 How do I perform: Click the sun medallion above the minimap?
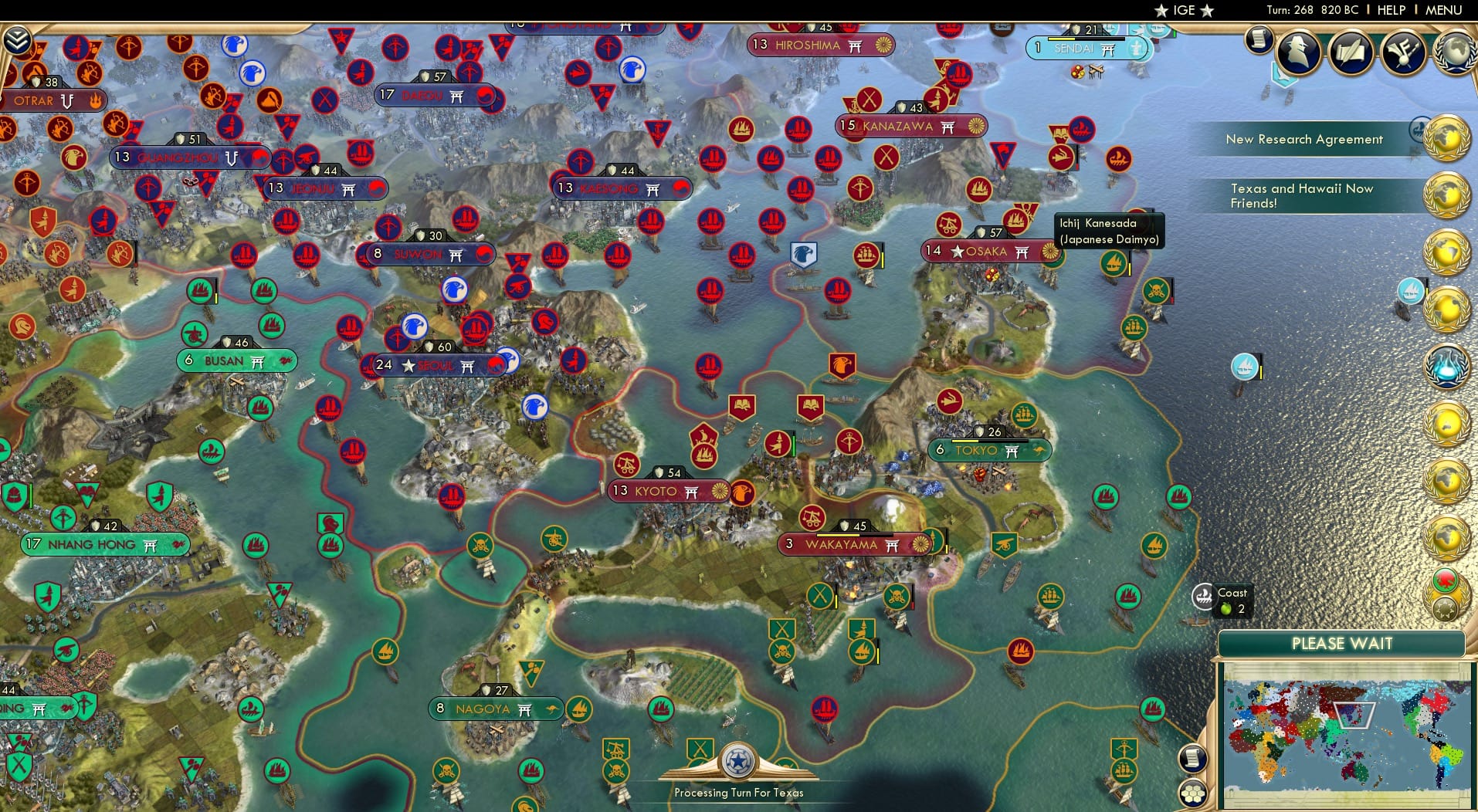1445,609
